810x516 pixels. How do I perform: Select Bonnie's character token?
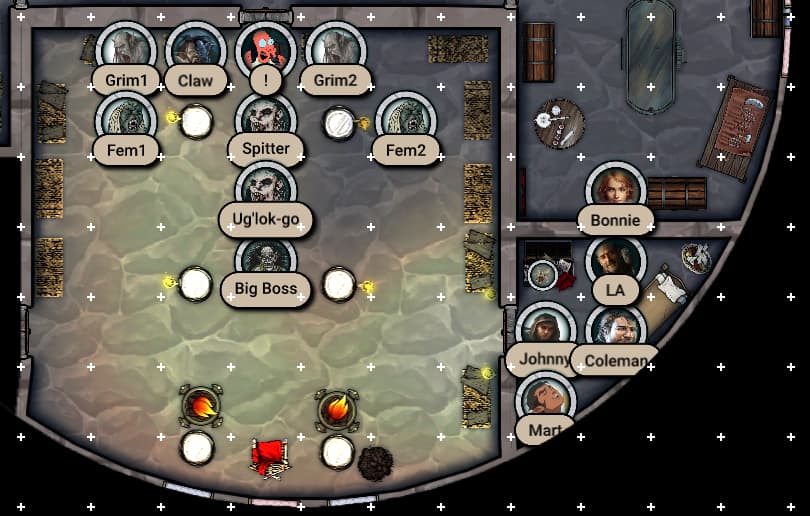pyautogui.click(x=616, y=189)
